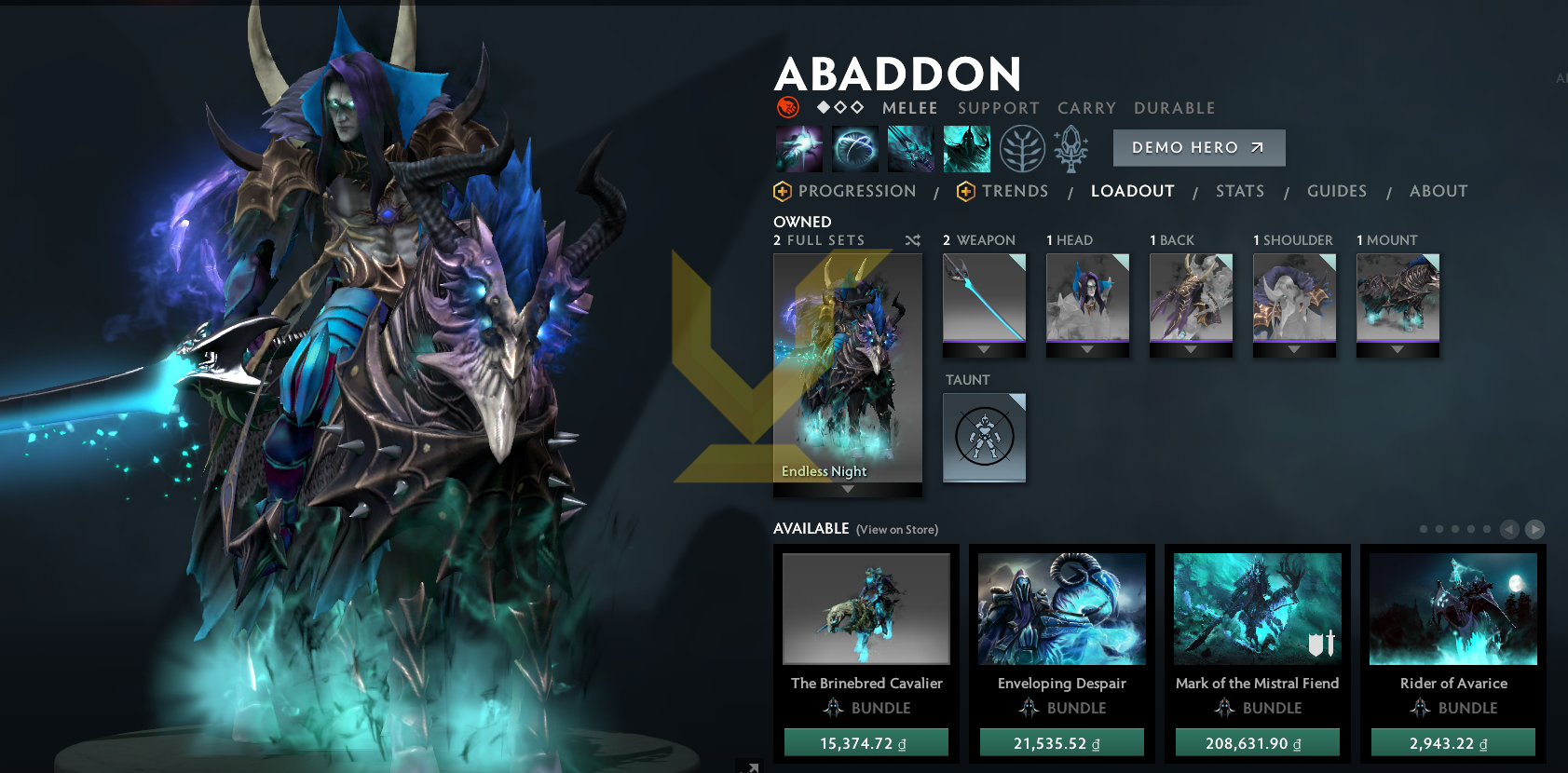Select the first pagination dot
The height and width of the screenshot is (773, 1568).
coord(1424,528)
